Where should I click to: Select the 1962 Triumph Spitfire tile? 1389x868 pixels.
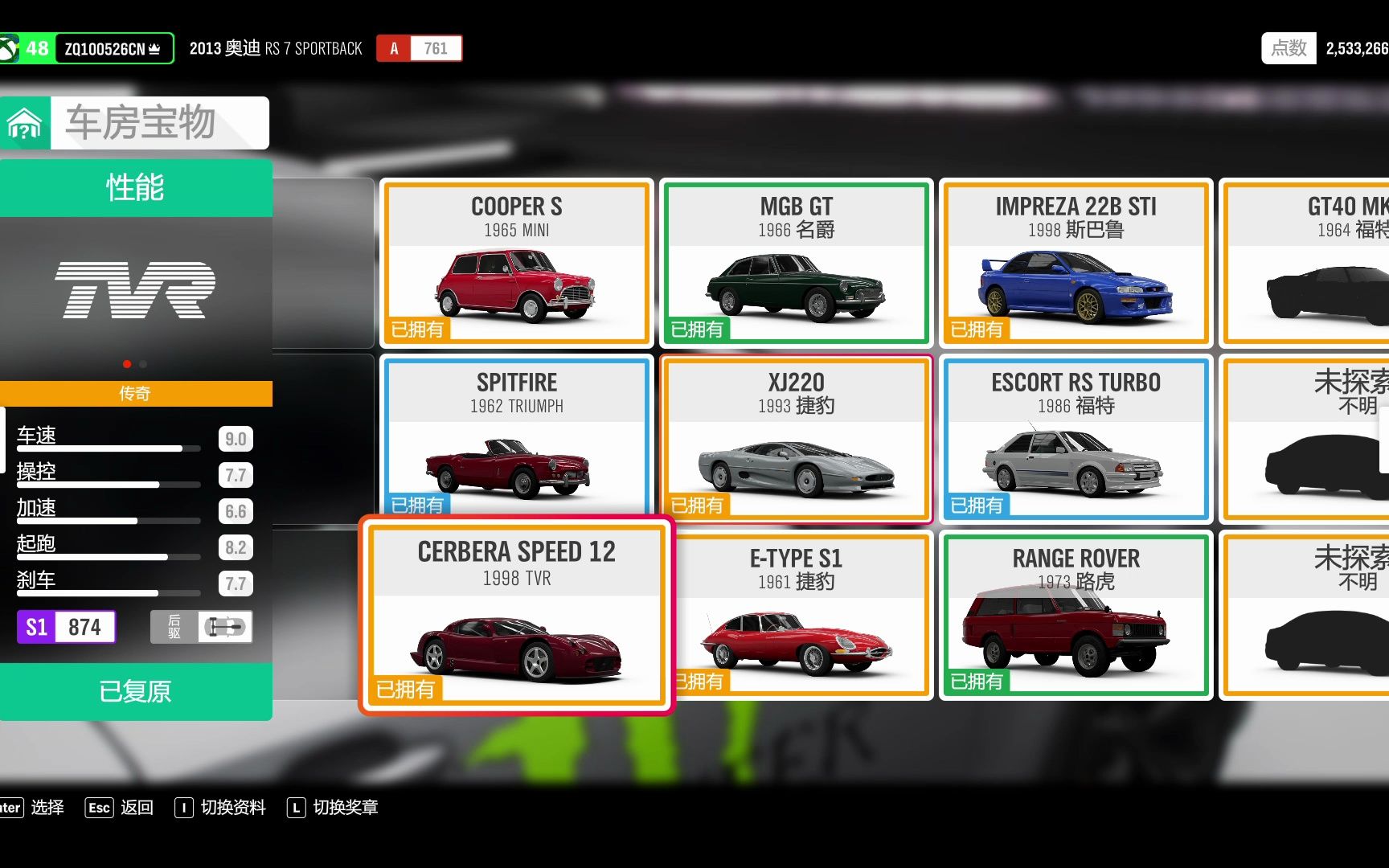(x=516, y=438)
